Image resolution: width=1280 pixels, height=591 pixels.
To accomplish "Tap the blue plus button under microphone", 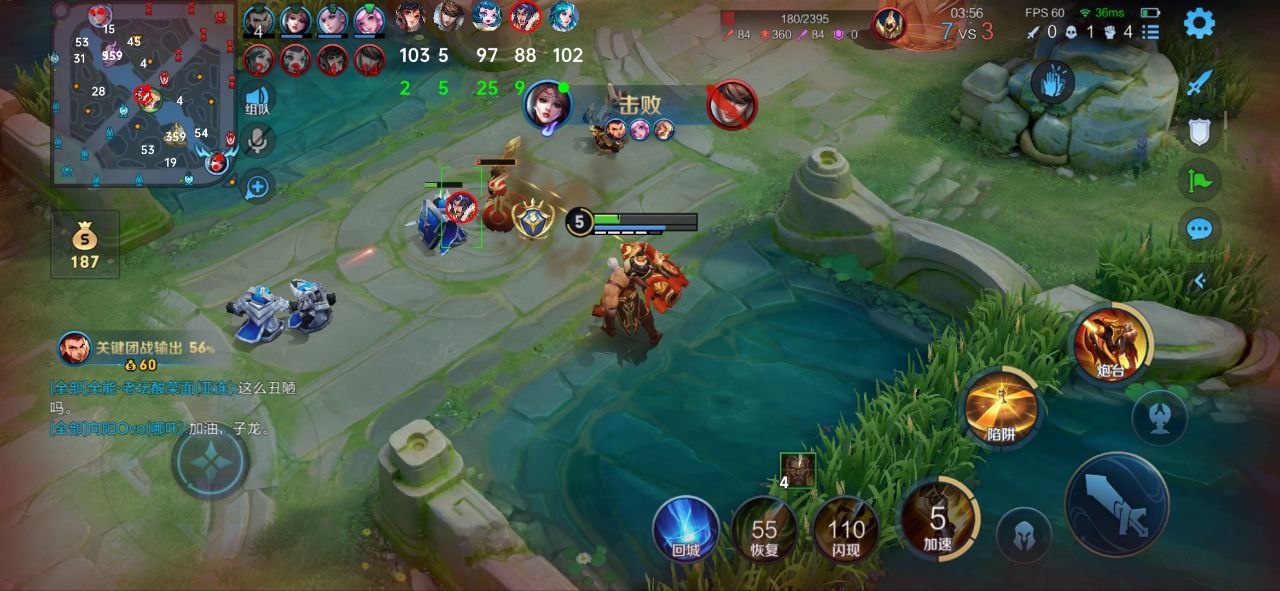I will [x=258, y=186].
